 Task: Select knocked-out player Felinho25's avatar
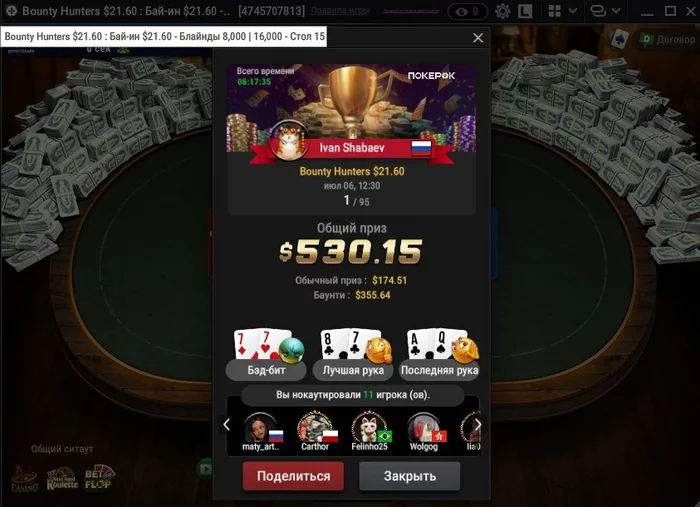(x=368, y=427)
